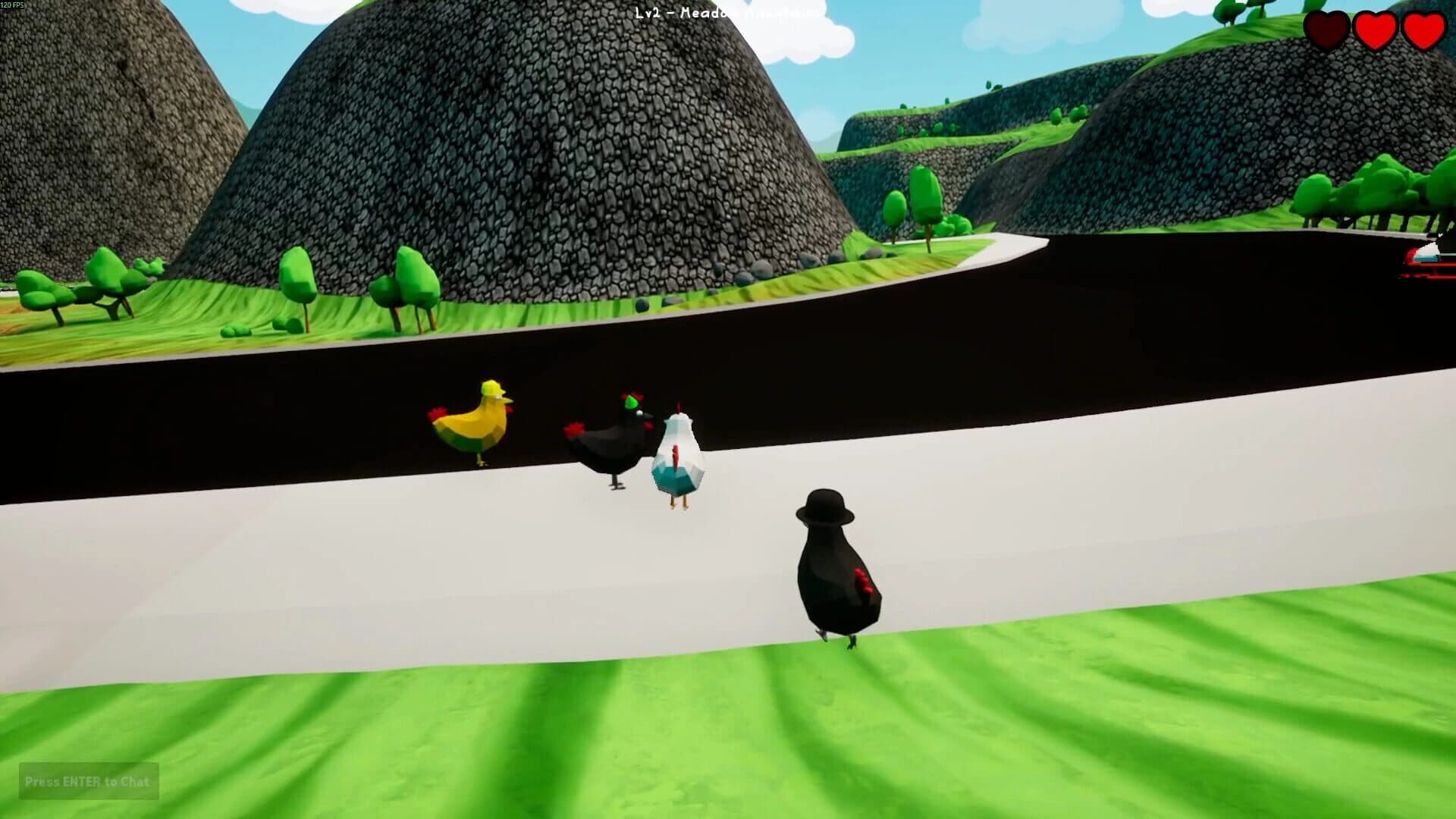Click the Meadow Mountains title text
1456x819 pixels.
(751, 13)
